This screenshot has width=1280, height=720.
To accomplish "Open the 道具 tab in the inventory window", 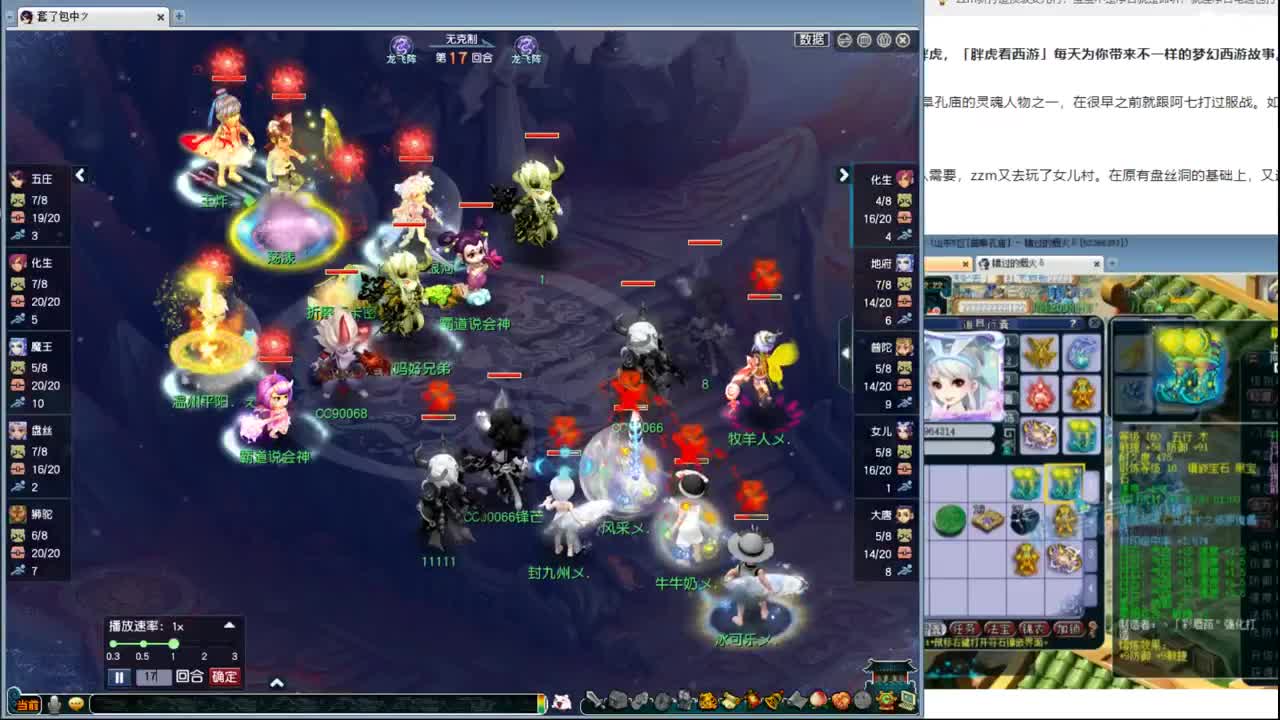I will click(937, 627).
